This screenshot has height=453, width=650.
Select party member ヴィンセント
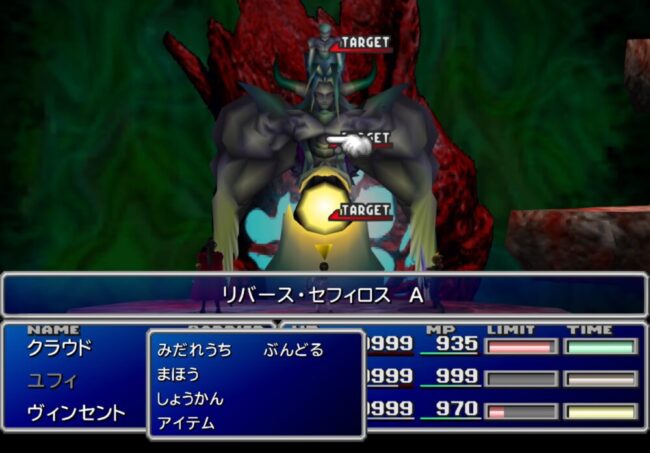tap(76, 412)
